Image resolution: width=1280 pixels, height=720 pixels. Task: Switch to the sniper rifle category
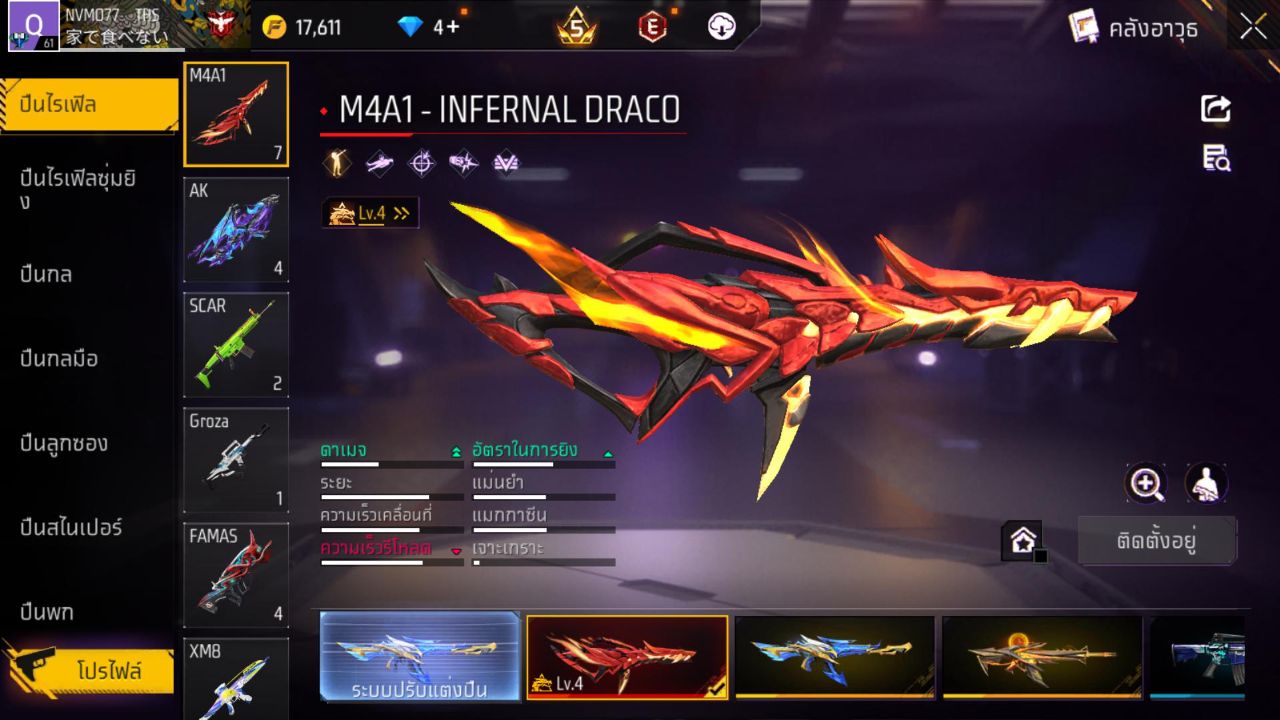[72, 527]
